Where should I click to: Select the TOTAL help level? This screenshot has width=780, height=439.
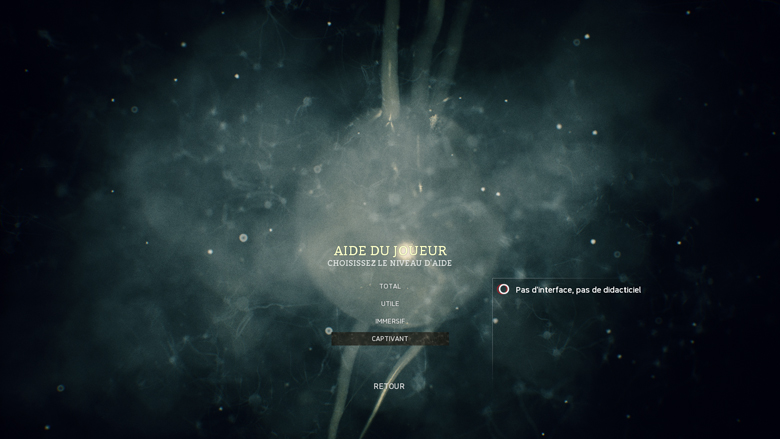[x=390, y=286]
